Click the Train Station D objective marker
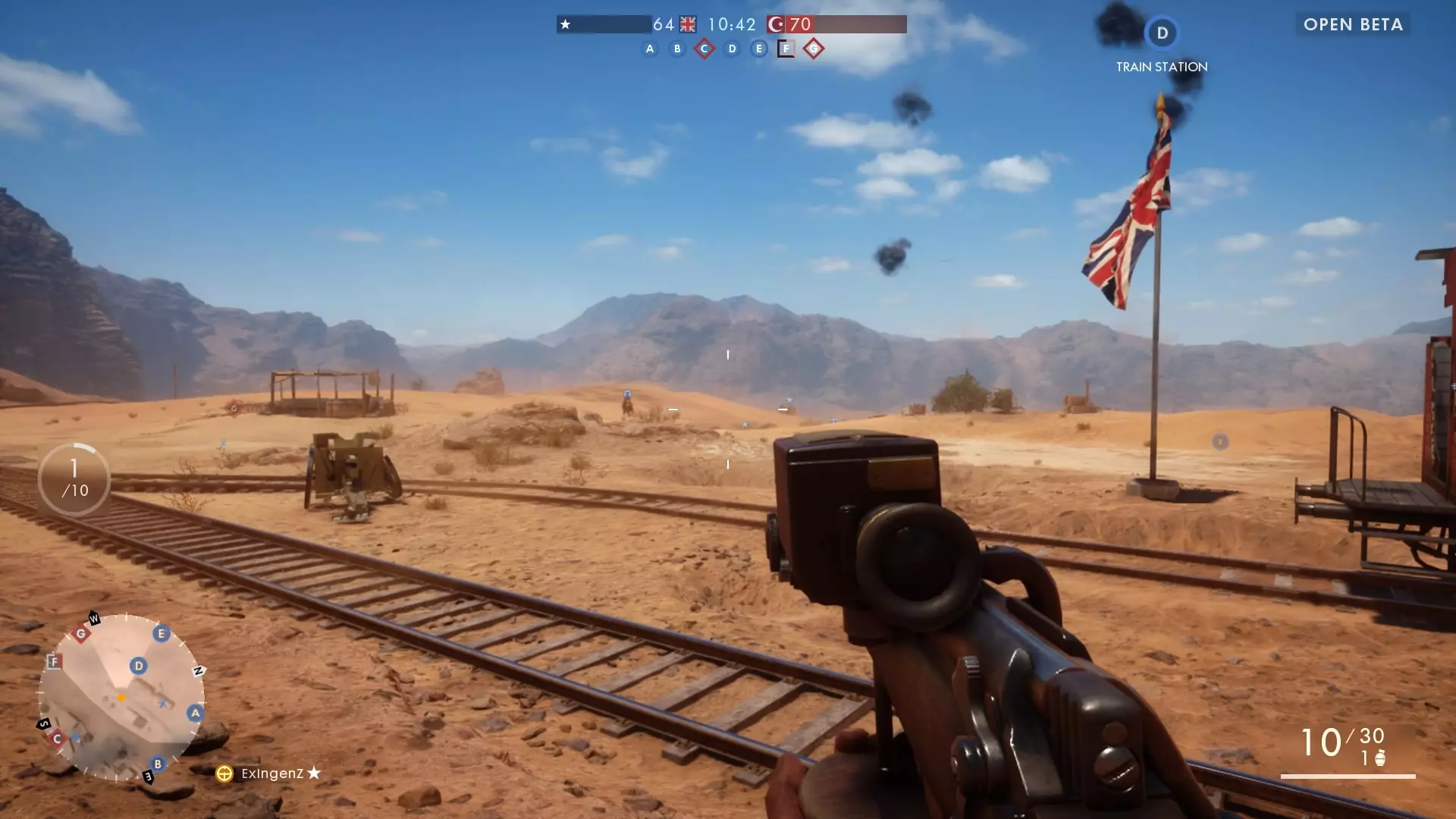This screenshot has width=1456, height=819. (x=1162, y=33)
